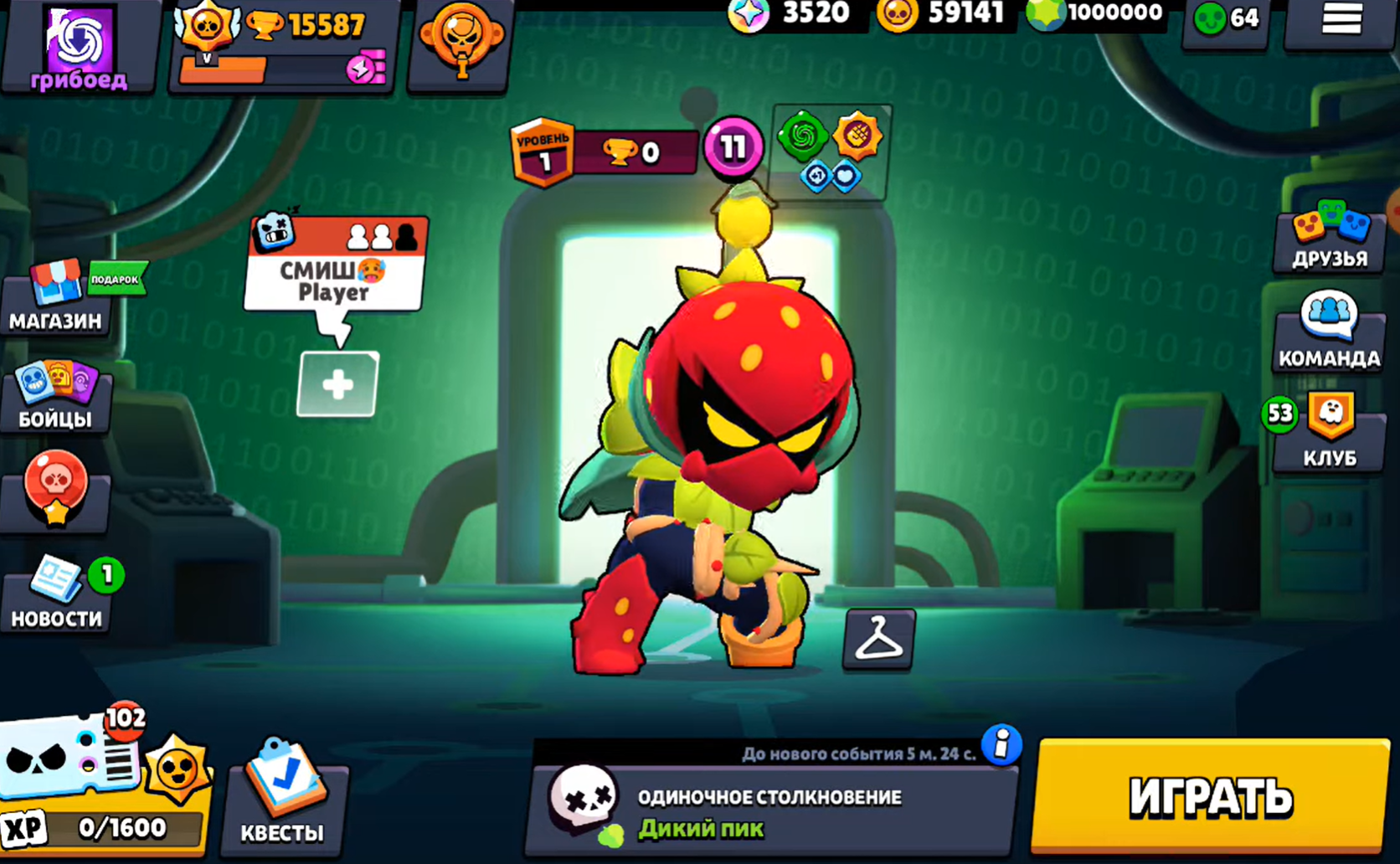Open the КЛУБ club page
Viewport: 1400px width, 864px height.
[1329, 432]
